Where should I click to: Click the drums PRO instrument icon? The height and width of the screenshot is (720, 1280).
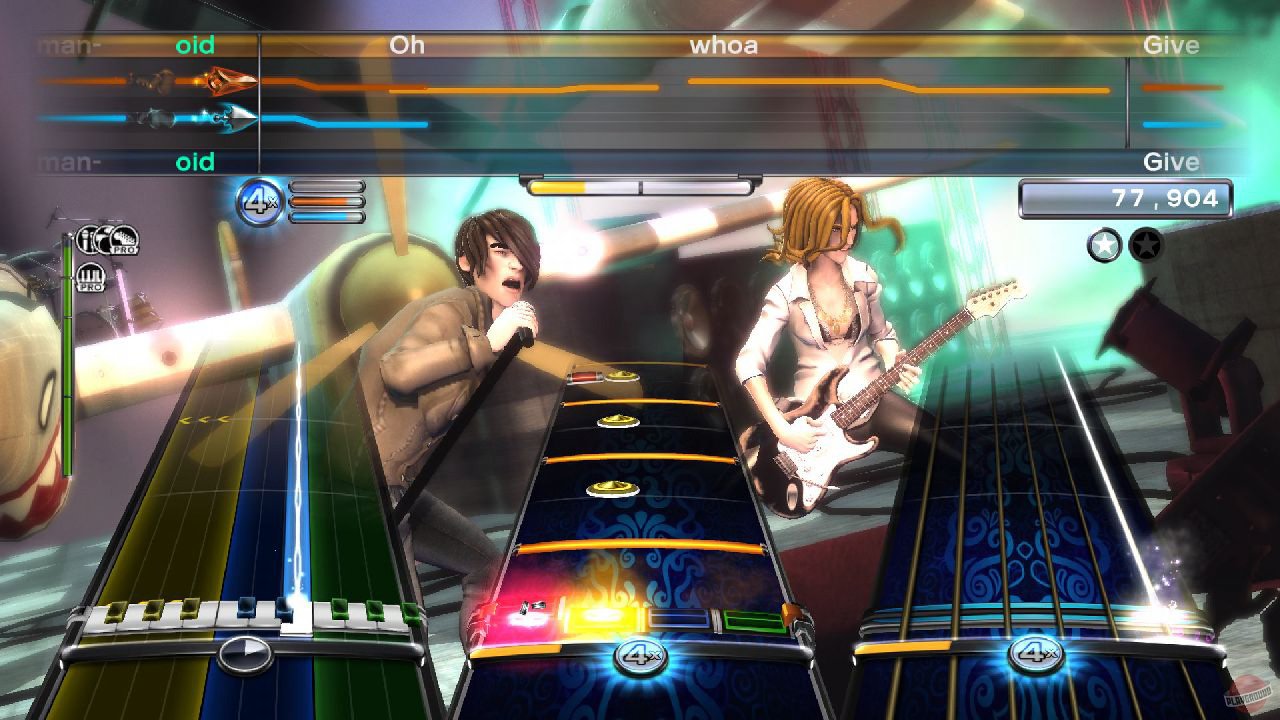pyautogui.click(x=123, y=240)
